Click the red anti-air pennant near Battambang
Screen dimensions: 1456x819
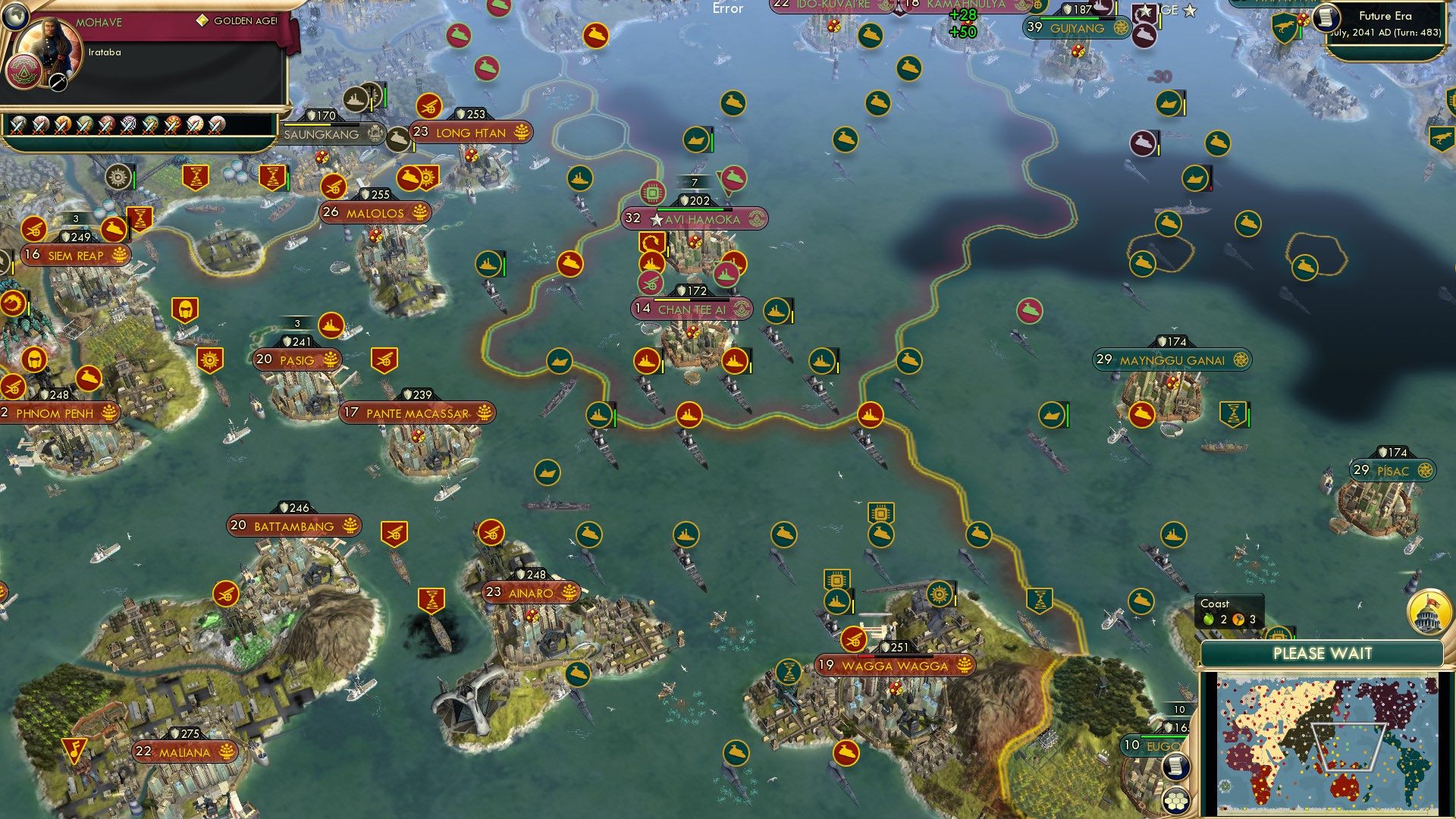pos(394,533)
